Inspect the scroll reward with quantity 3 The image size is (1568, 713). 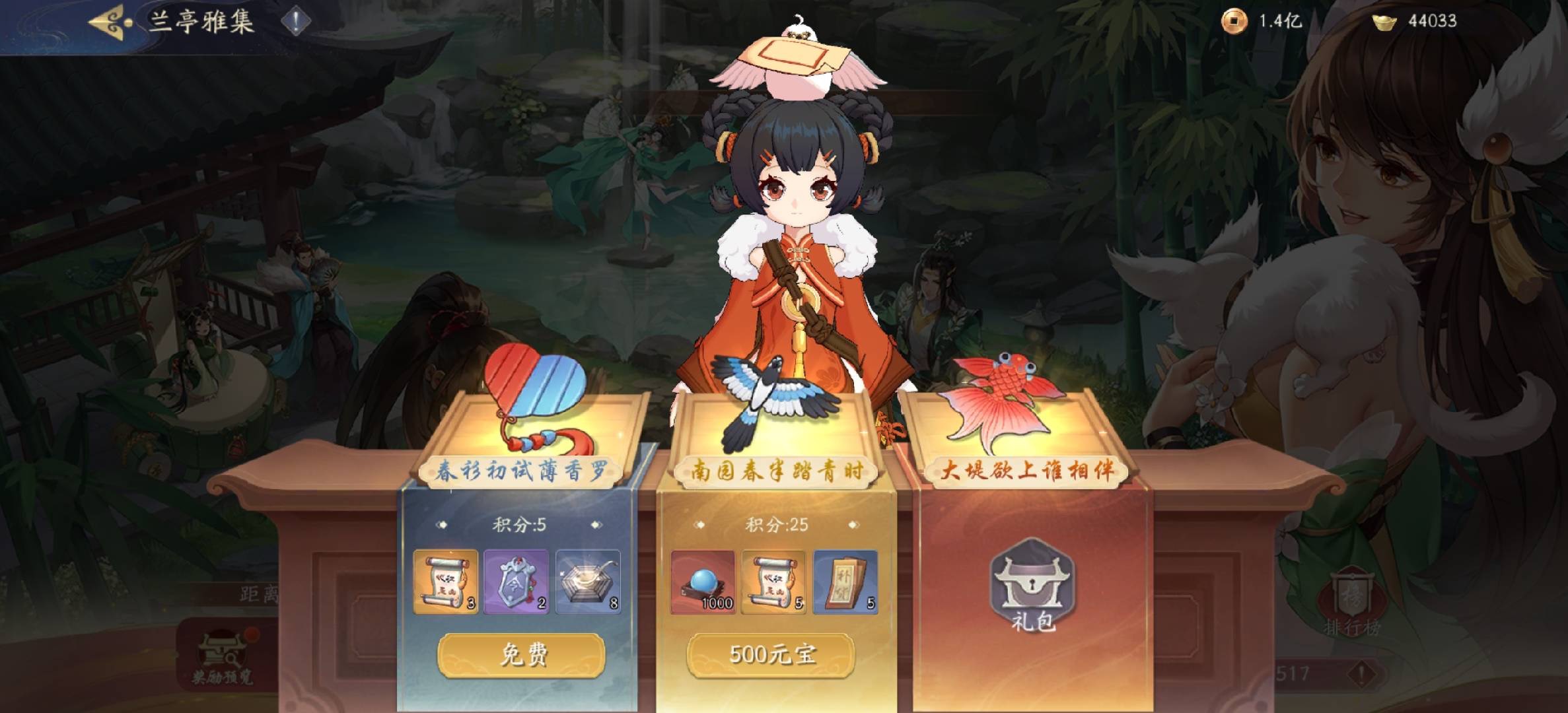click(x=446, y=582)
